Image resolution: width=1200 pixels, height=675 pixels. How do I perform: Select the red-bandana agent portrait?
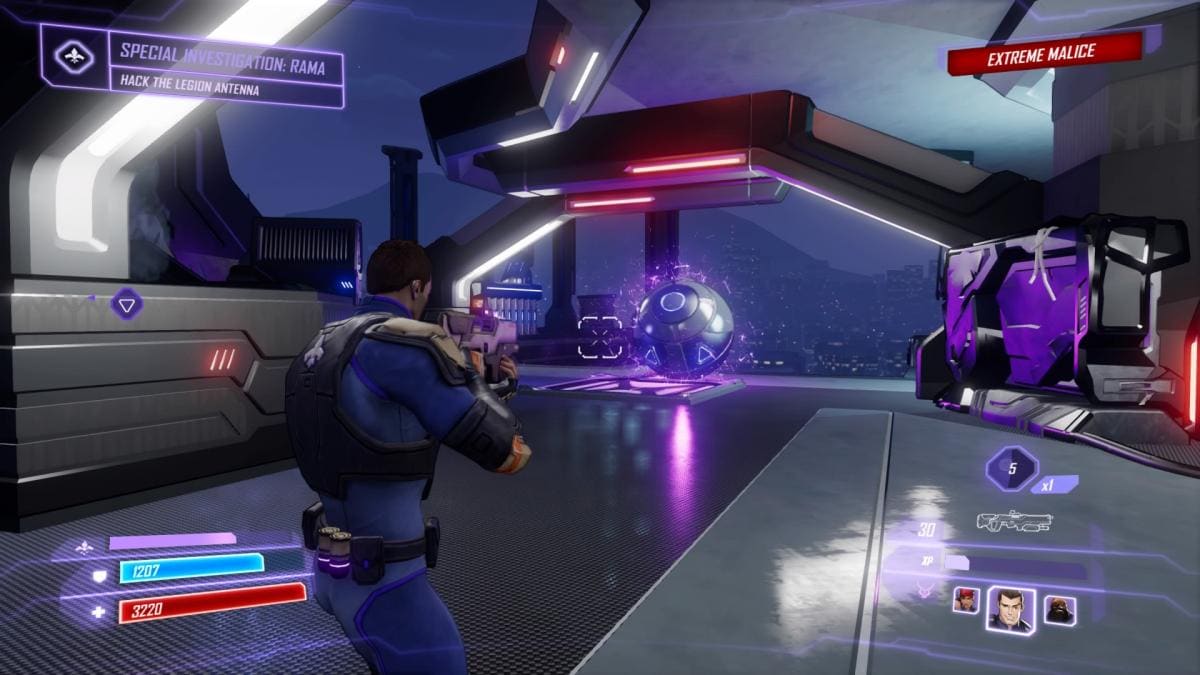[x=965, y=600]
